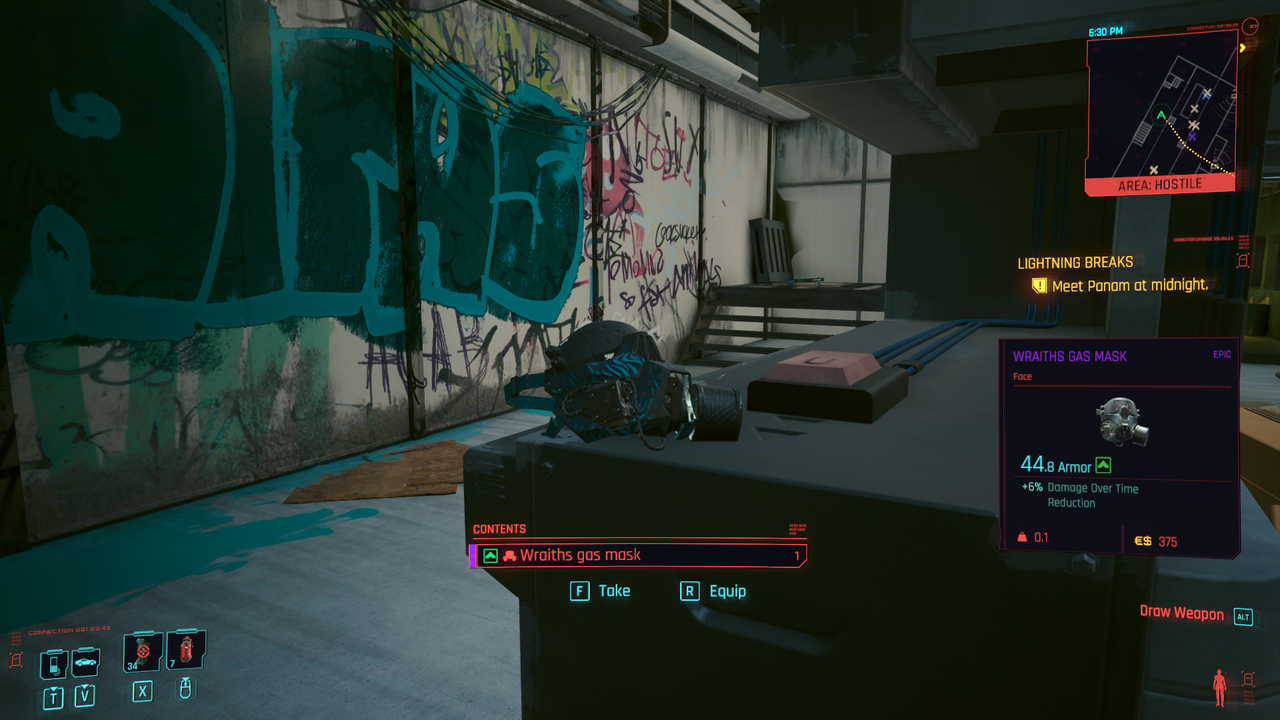Image resolution: width=1280 pixels, height=720 pixels.
Task: Select the red grenade slot showing 7
Action: tap(185, 651)
